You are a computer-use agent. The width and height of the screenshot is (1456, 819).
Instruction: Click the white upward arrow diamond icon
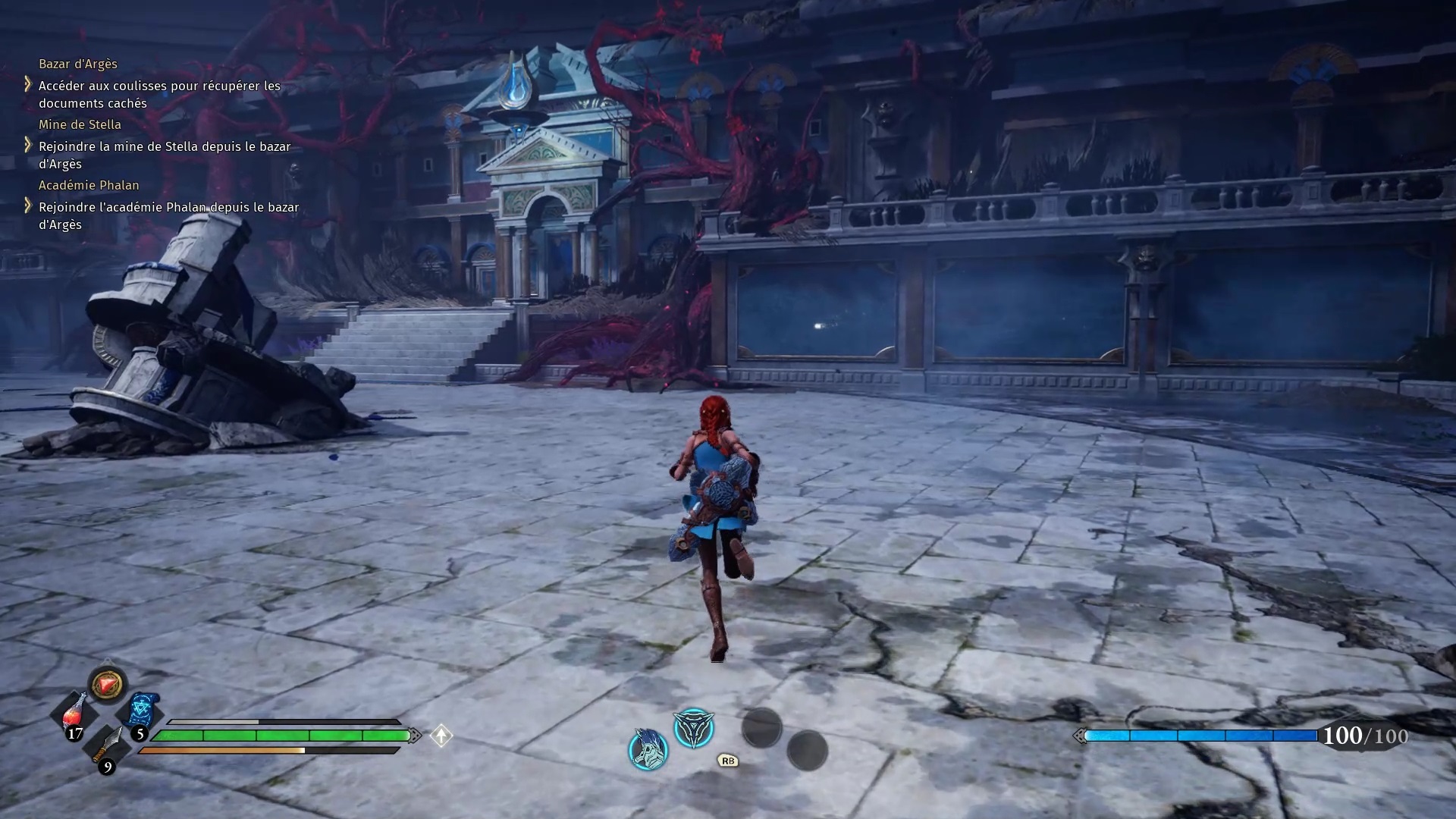(x=441, y=736)
